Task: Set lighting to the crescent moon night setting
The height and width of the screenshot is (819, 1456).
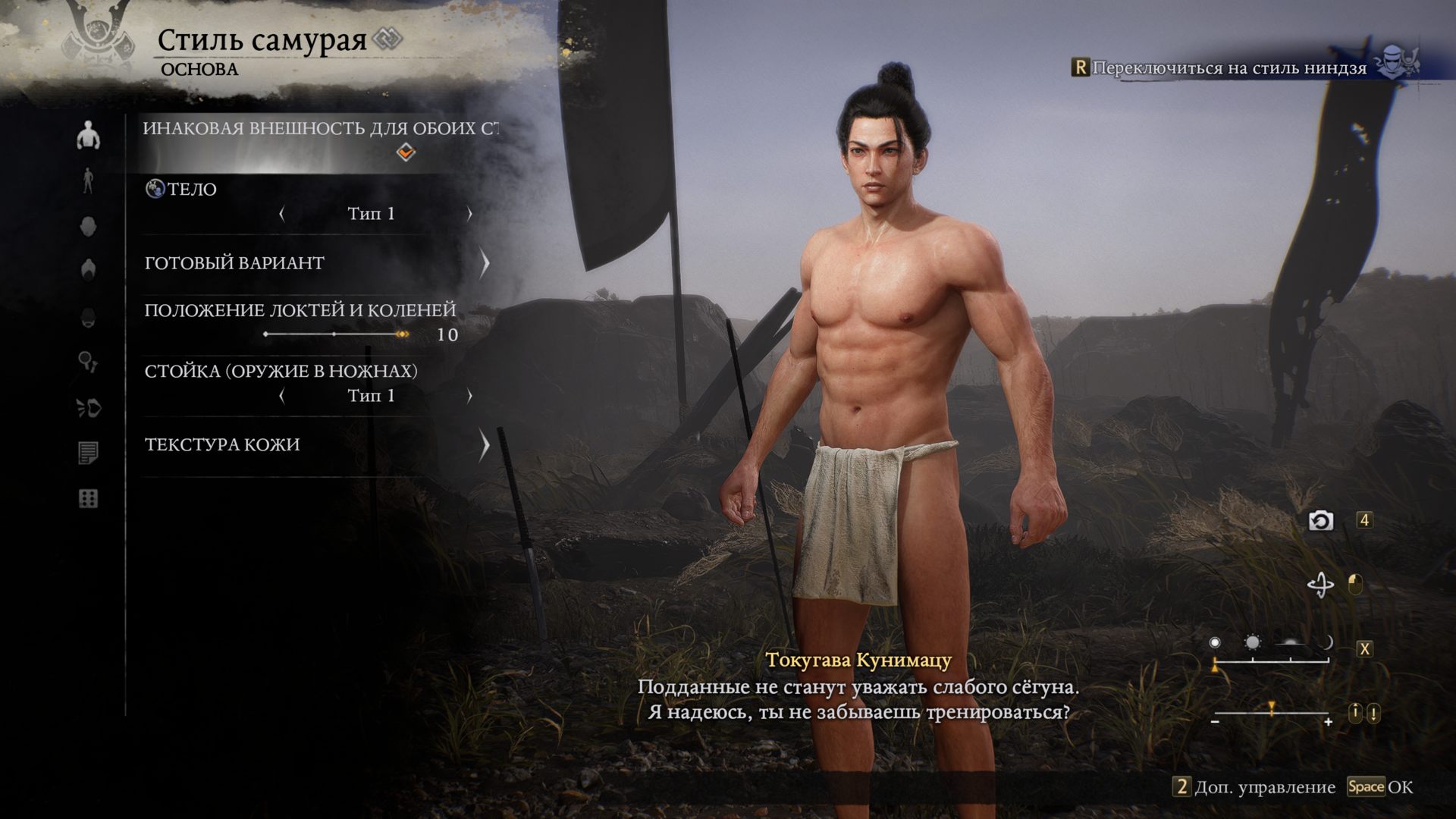Action: click(1328, 643)
